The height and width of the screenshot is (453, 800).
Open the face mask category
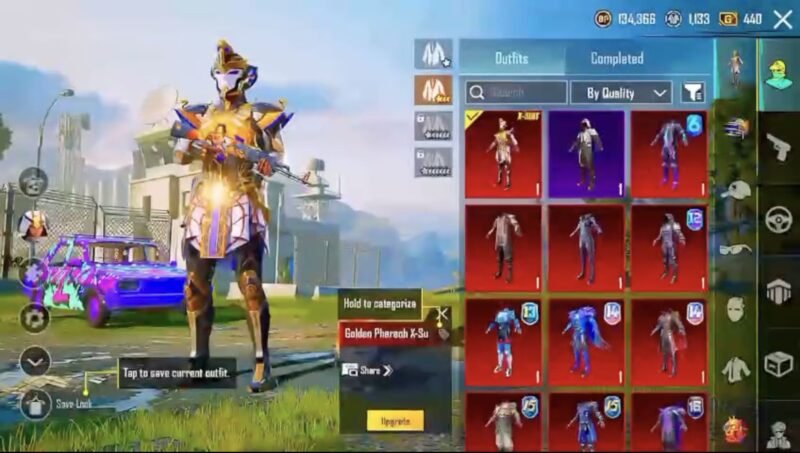(735, 309)
